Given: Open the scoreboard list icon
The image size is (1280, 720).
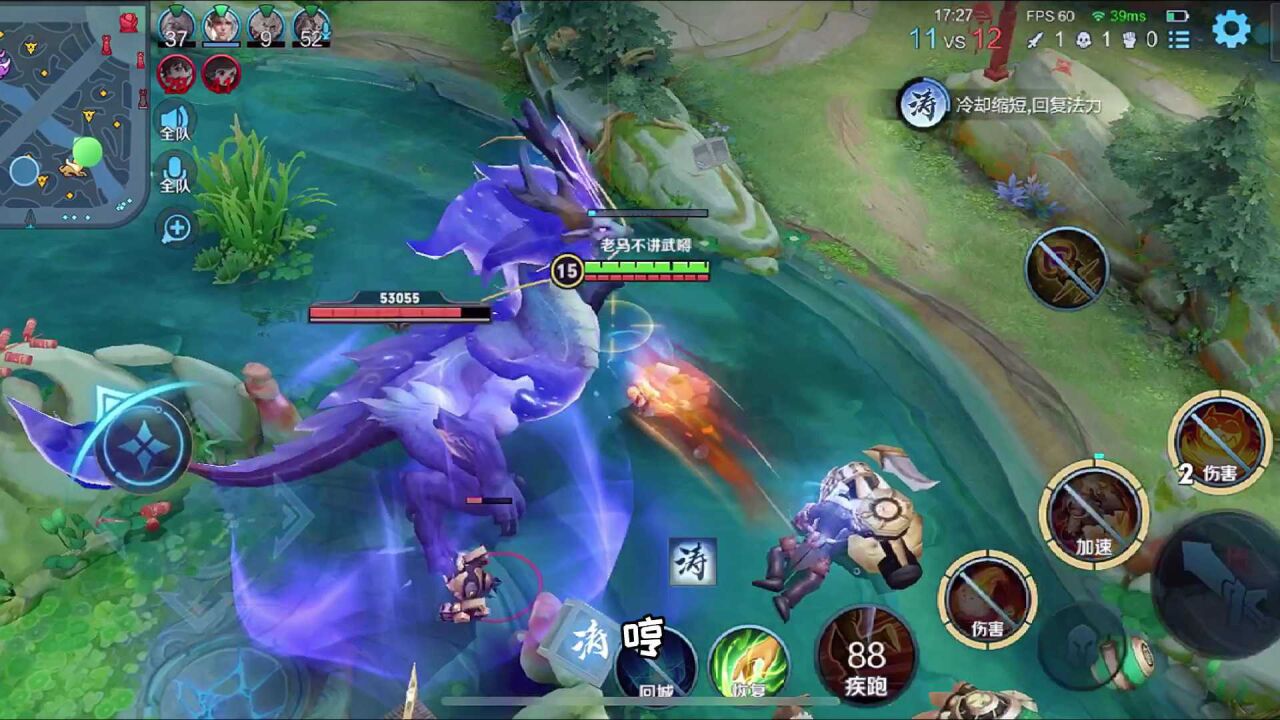Looking at the screenshot, I should 1180,39.
